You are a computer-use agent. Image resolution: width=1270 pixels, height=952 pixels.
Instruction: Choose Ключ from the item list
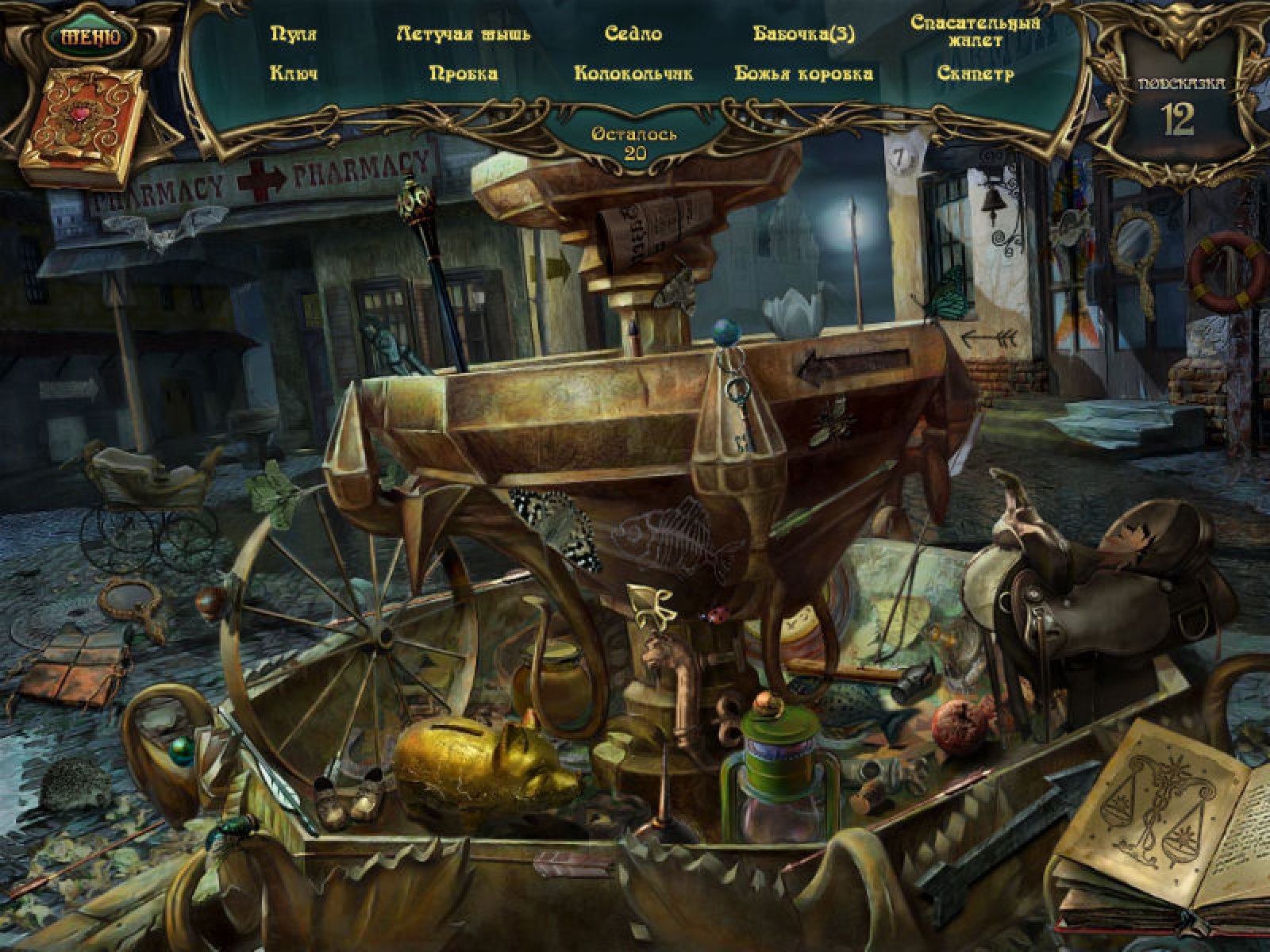tap(294, 74)
